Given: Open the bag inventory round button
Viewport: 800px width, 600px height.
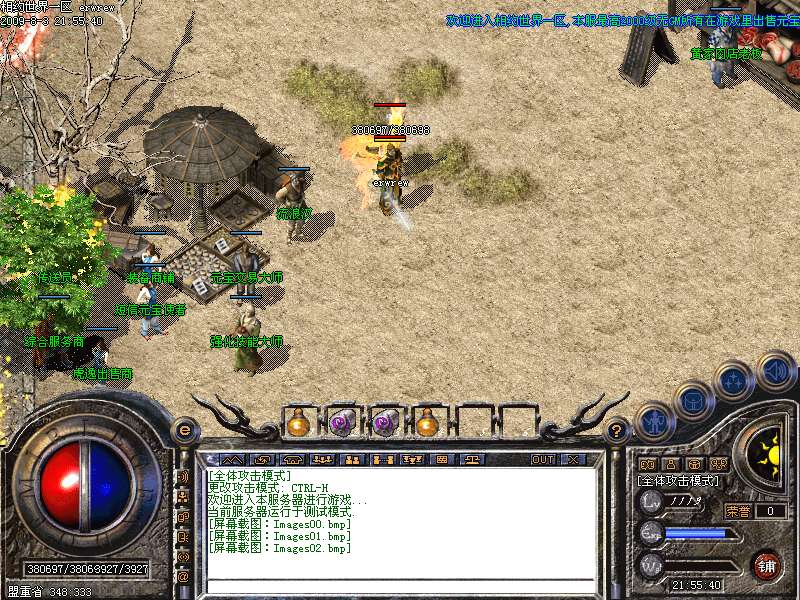Looking at the screenshot, I should 692,400.
